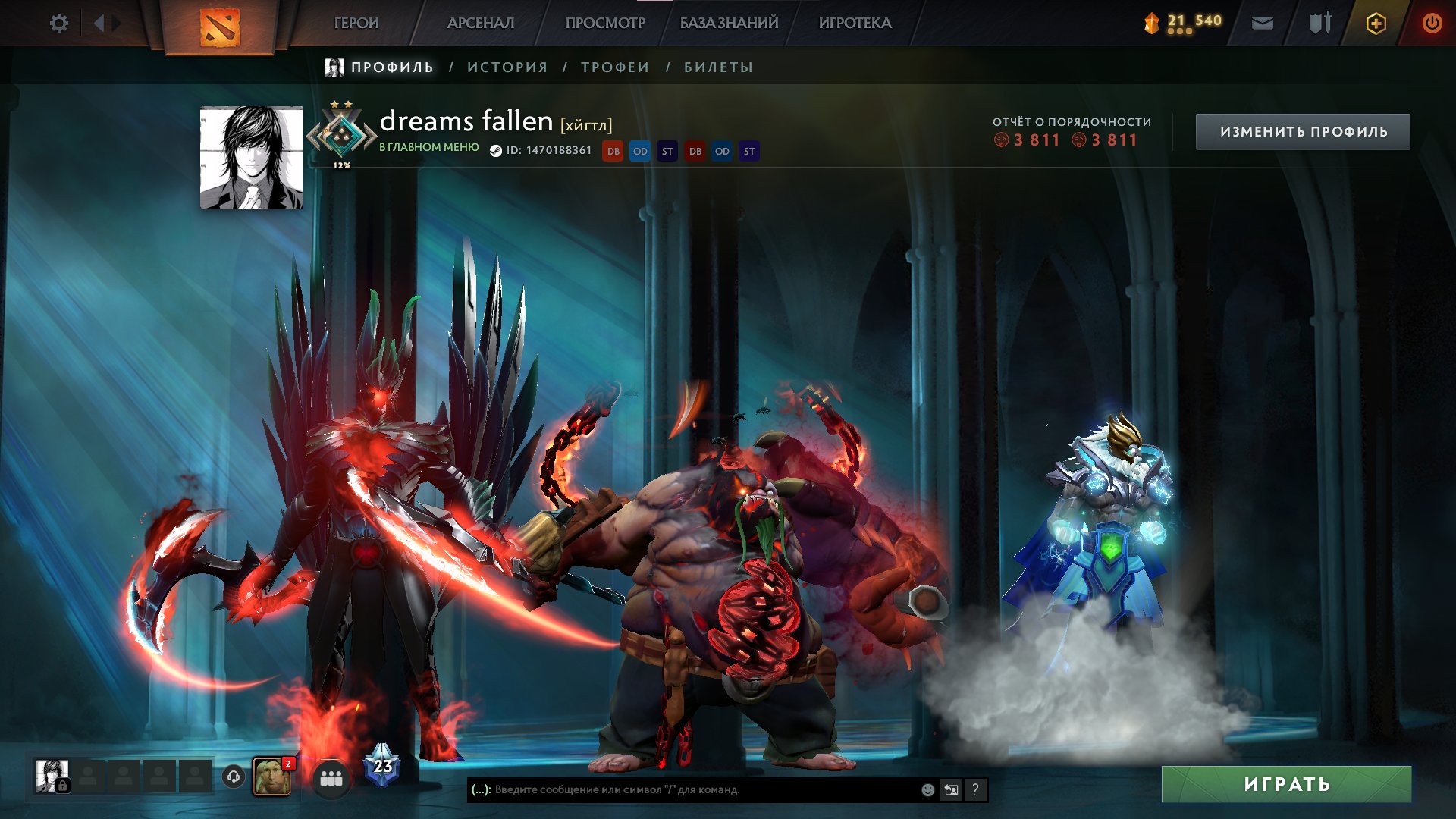
Task: Open the emoticon picker in the chat bar
Action: pyautogui.click(x=927, y=790)
